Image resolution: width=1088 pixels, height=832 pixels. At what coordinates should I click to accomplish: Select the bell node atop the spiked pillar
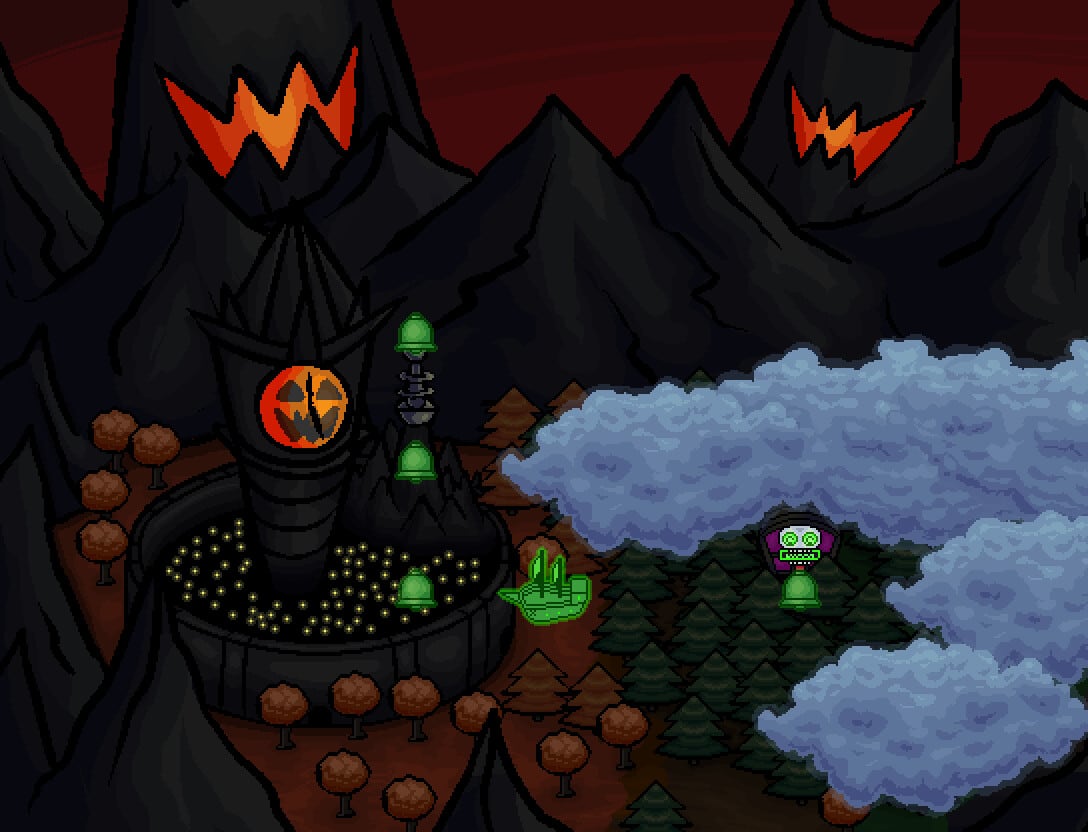(x=416, y=333)
